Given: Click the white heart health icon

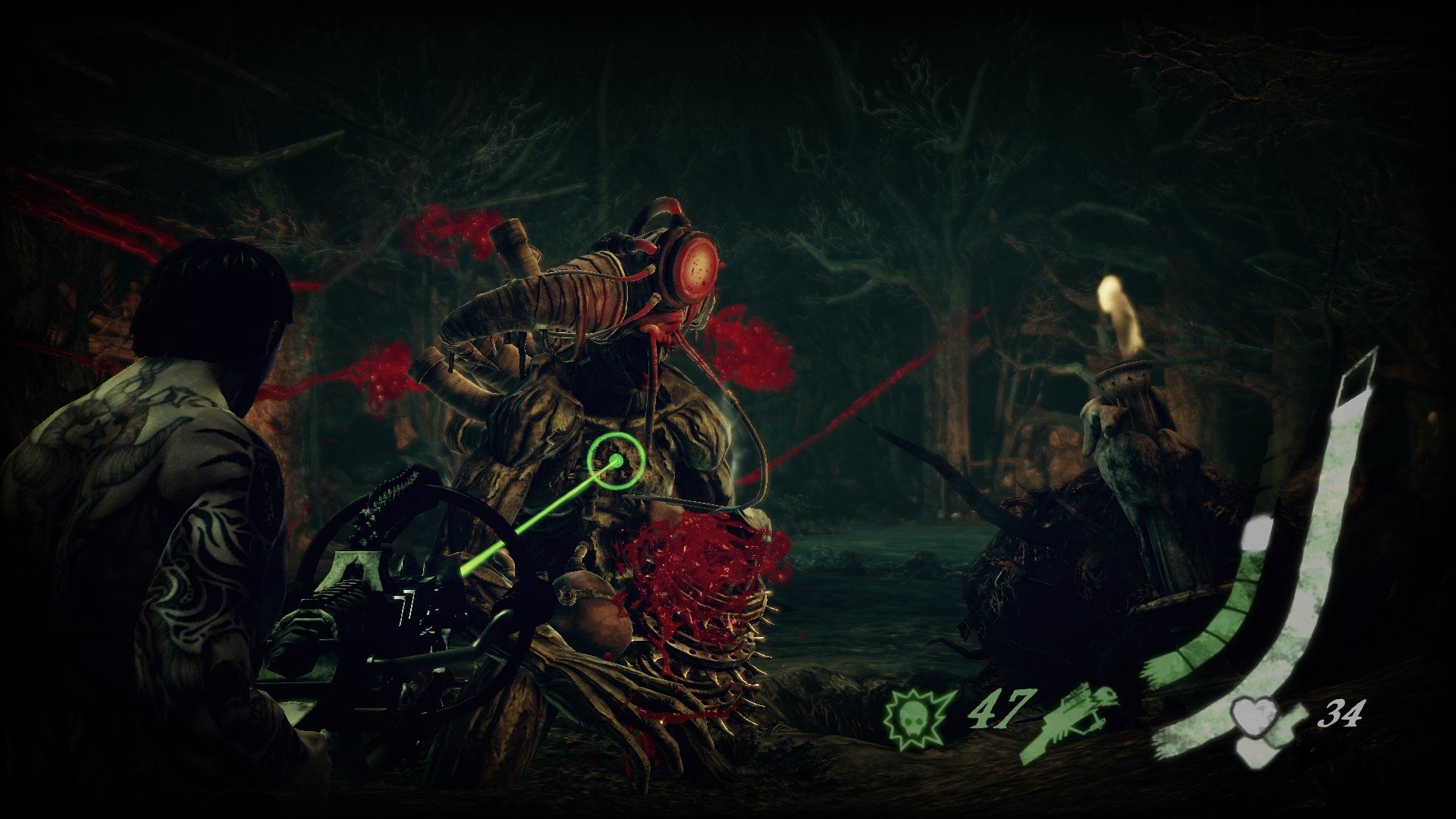Looking at the screenshot, I should [1250, 716].
